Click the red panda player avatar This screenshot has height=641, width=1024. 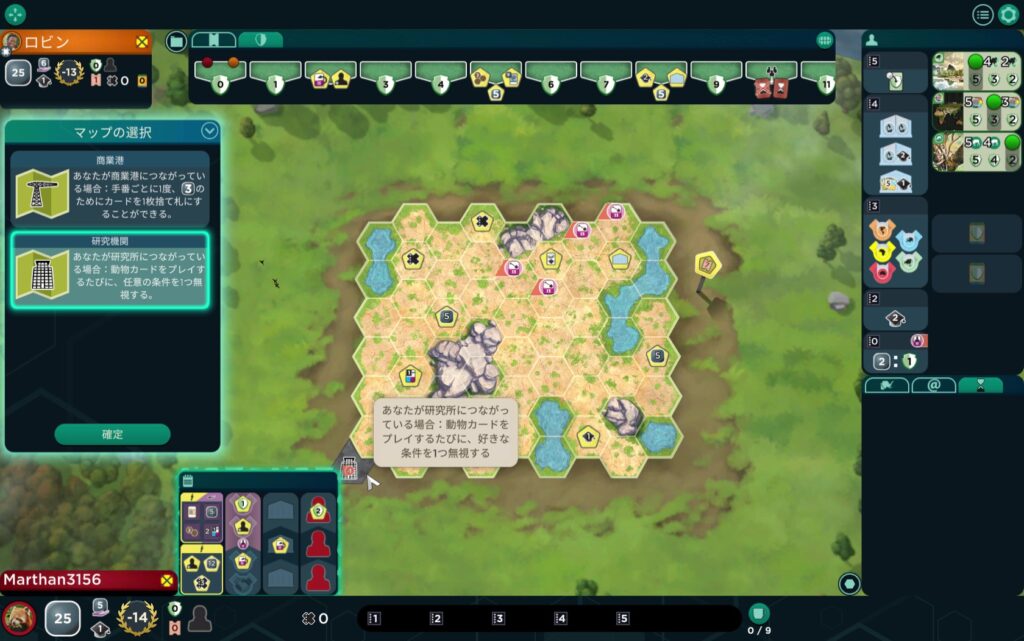(18, 618)
